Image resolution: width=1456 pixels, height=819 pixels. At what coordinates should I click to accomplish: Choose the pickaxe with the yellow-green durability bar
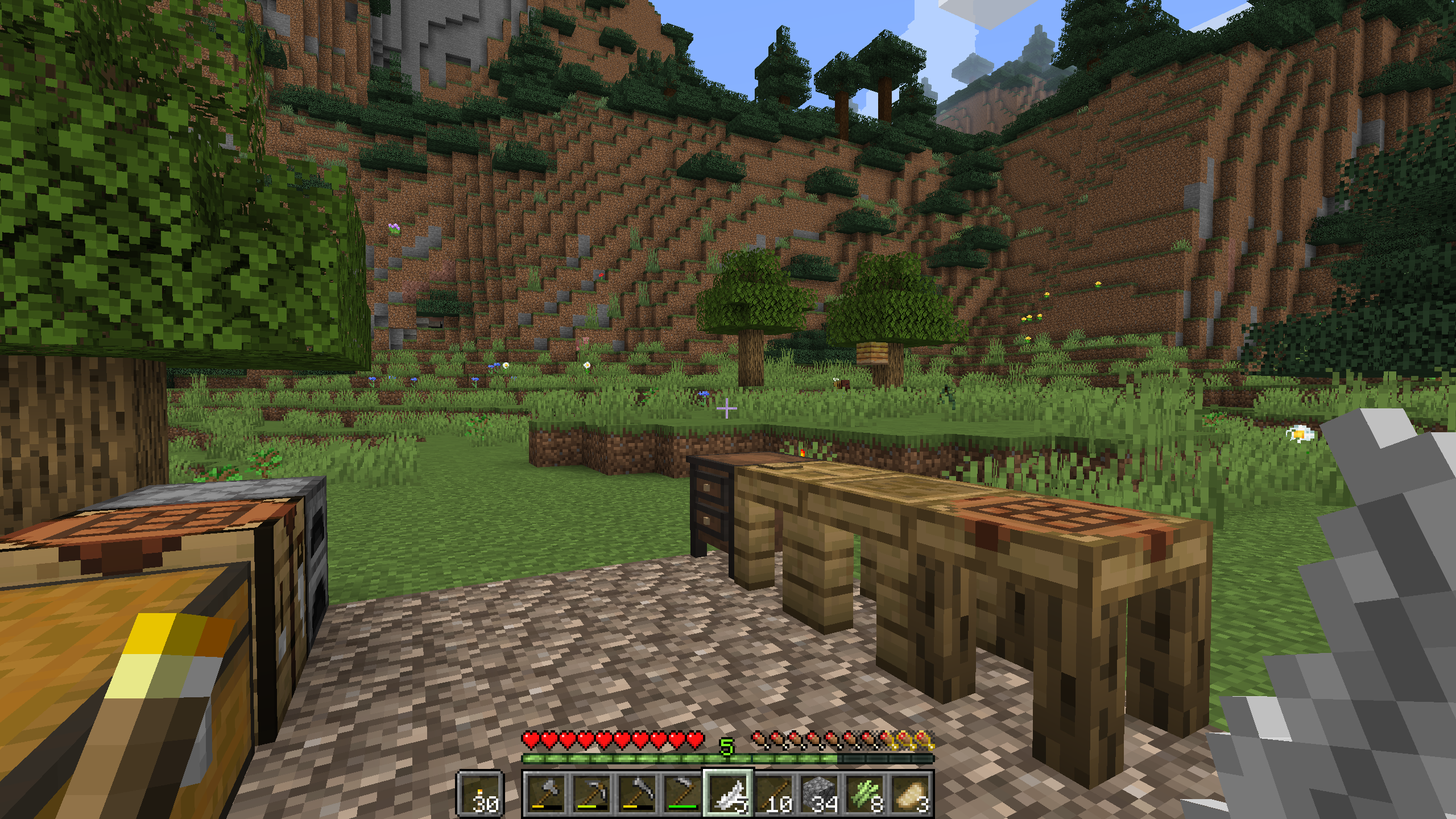tap(591, 793)
